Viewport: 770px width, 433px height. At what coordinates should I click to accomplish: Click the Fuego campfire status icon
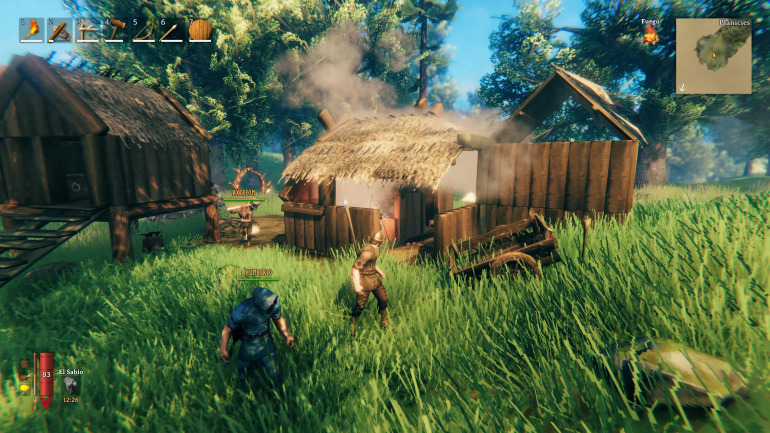click(x=650, y=36)
